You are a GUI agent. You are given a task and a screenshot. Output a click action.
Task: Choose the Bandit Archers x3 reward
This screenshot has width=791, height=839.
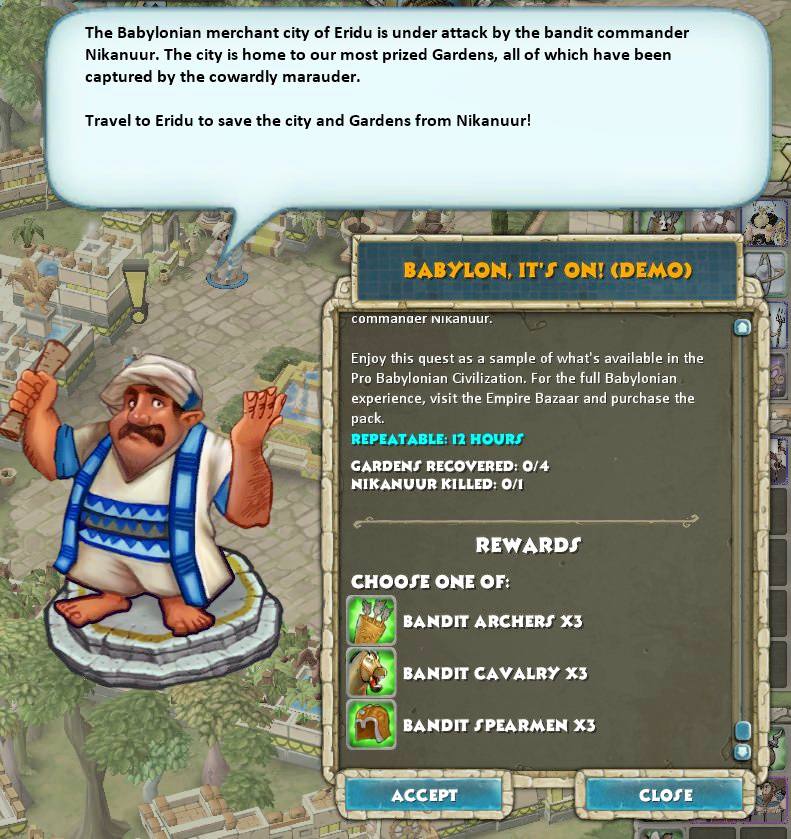(372, 621)
